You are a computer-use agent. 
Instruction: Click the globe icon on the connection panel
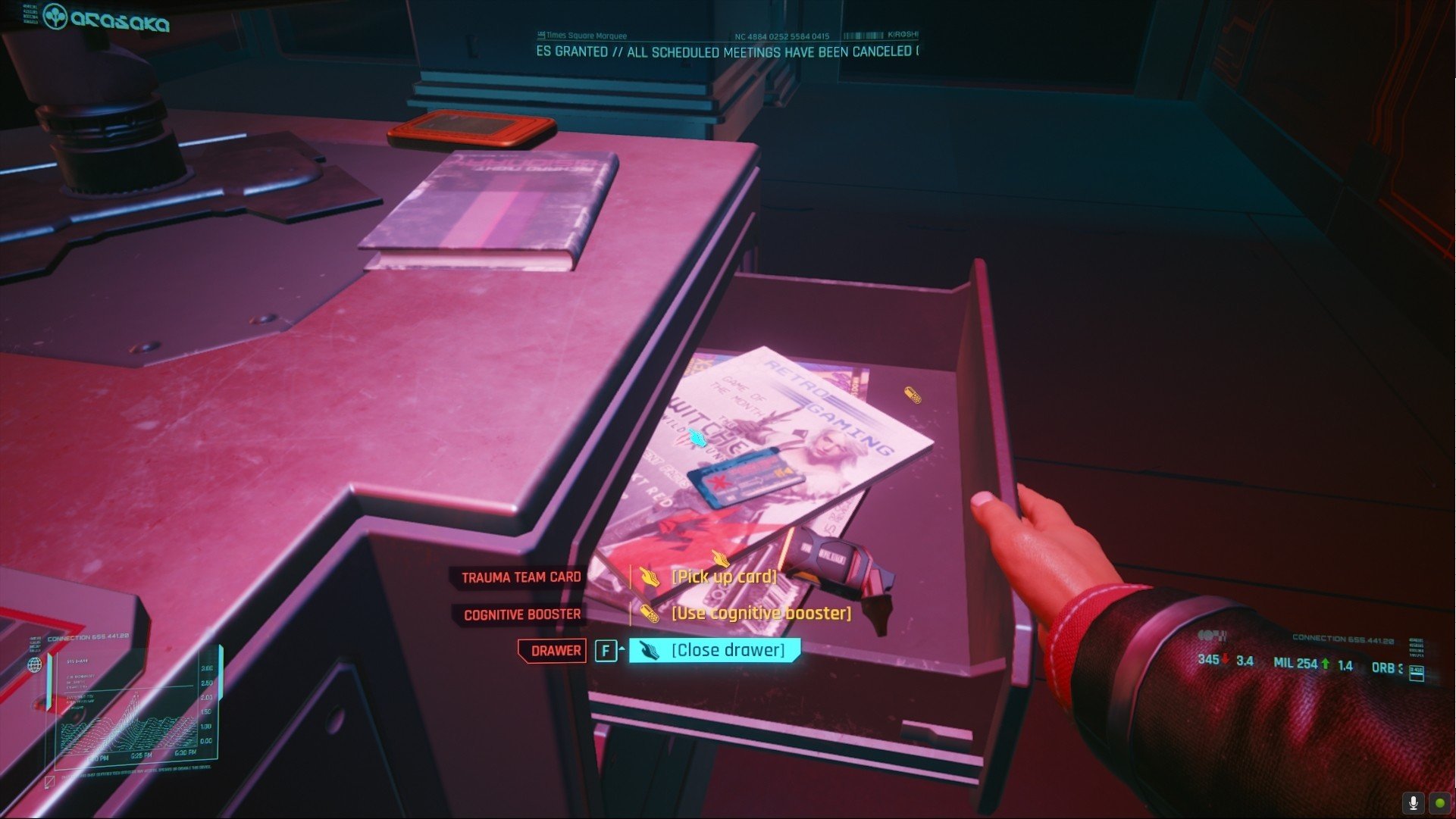(x=35, y=665)
